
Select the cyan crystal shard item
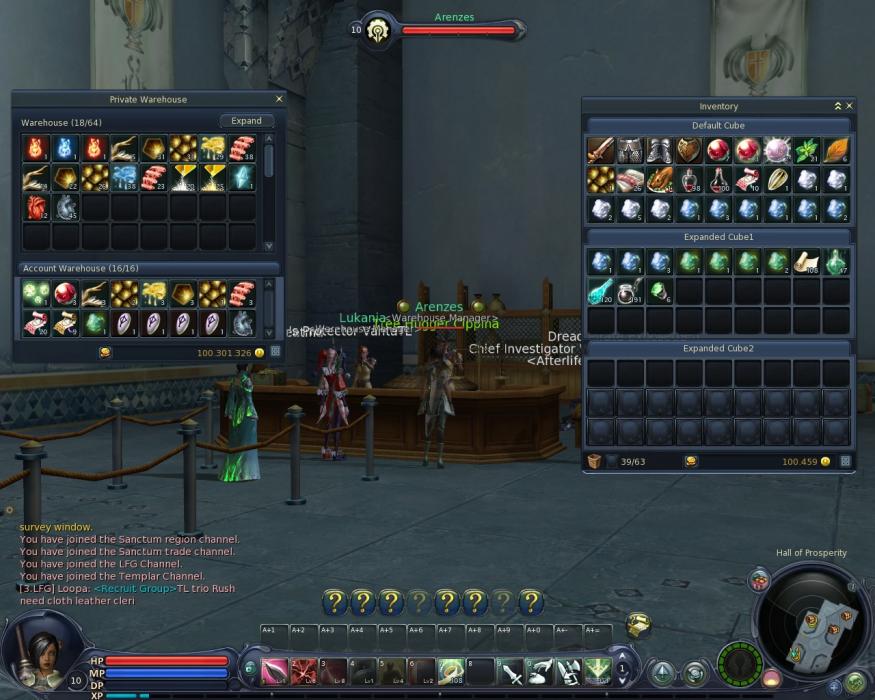(600, 291)
